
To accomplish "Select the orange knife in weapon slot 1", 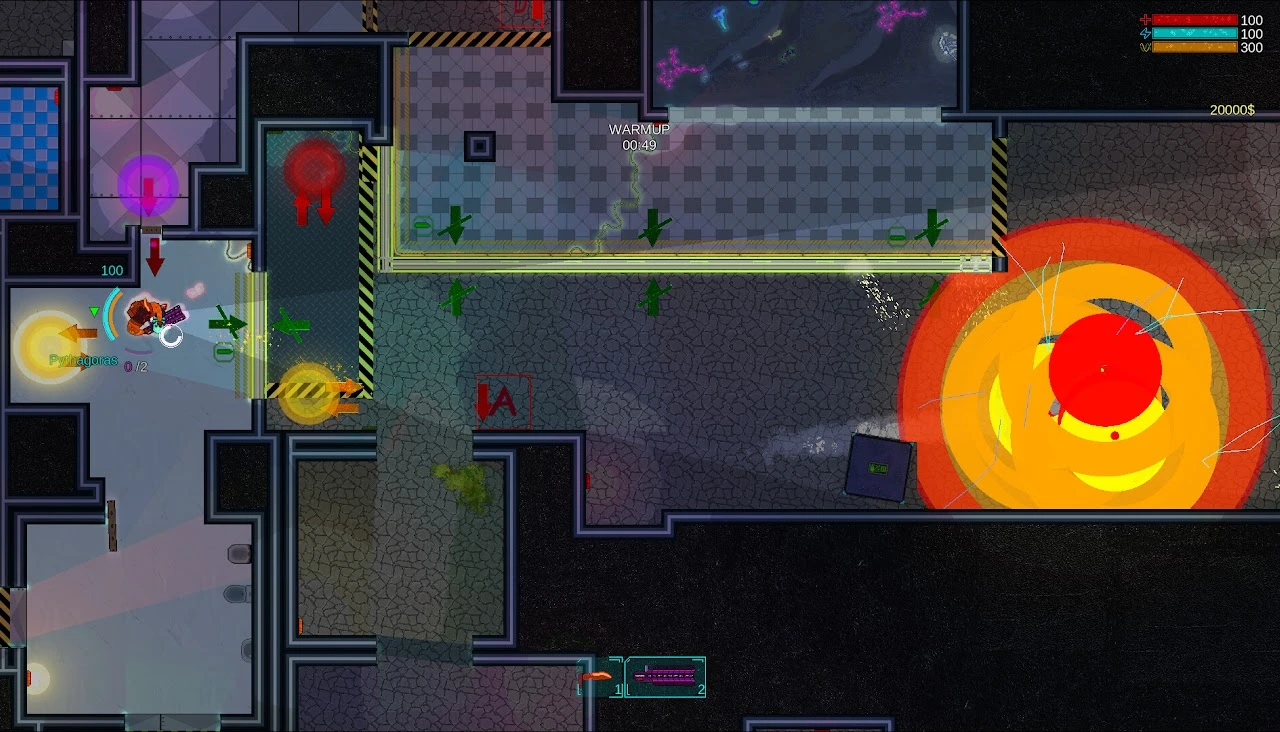I will (x=600, y=677).
